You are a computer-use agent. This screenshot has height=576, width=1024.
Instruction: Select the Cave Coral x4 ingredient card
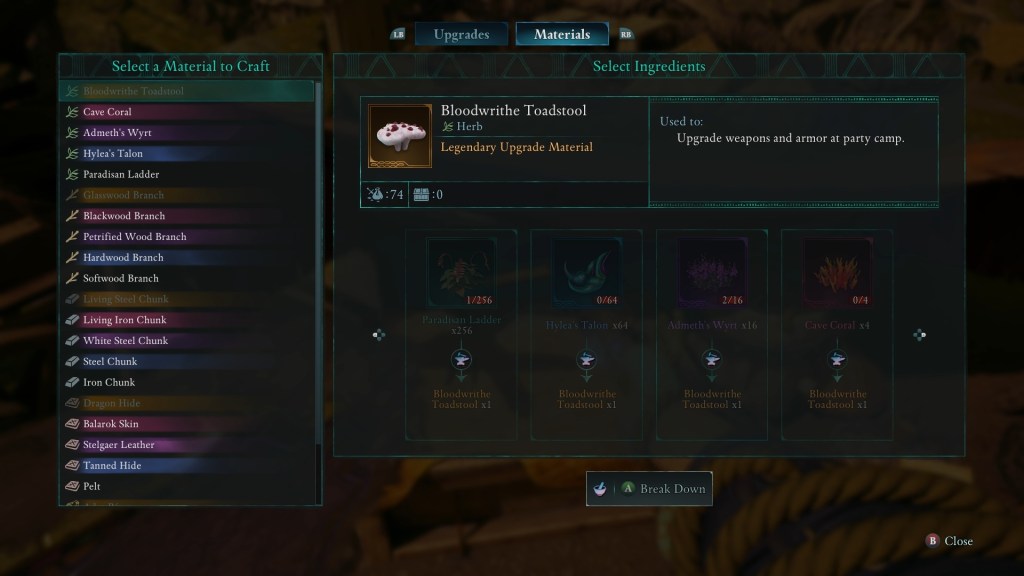pos(837,334)
